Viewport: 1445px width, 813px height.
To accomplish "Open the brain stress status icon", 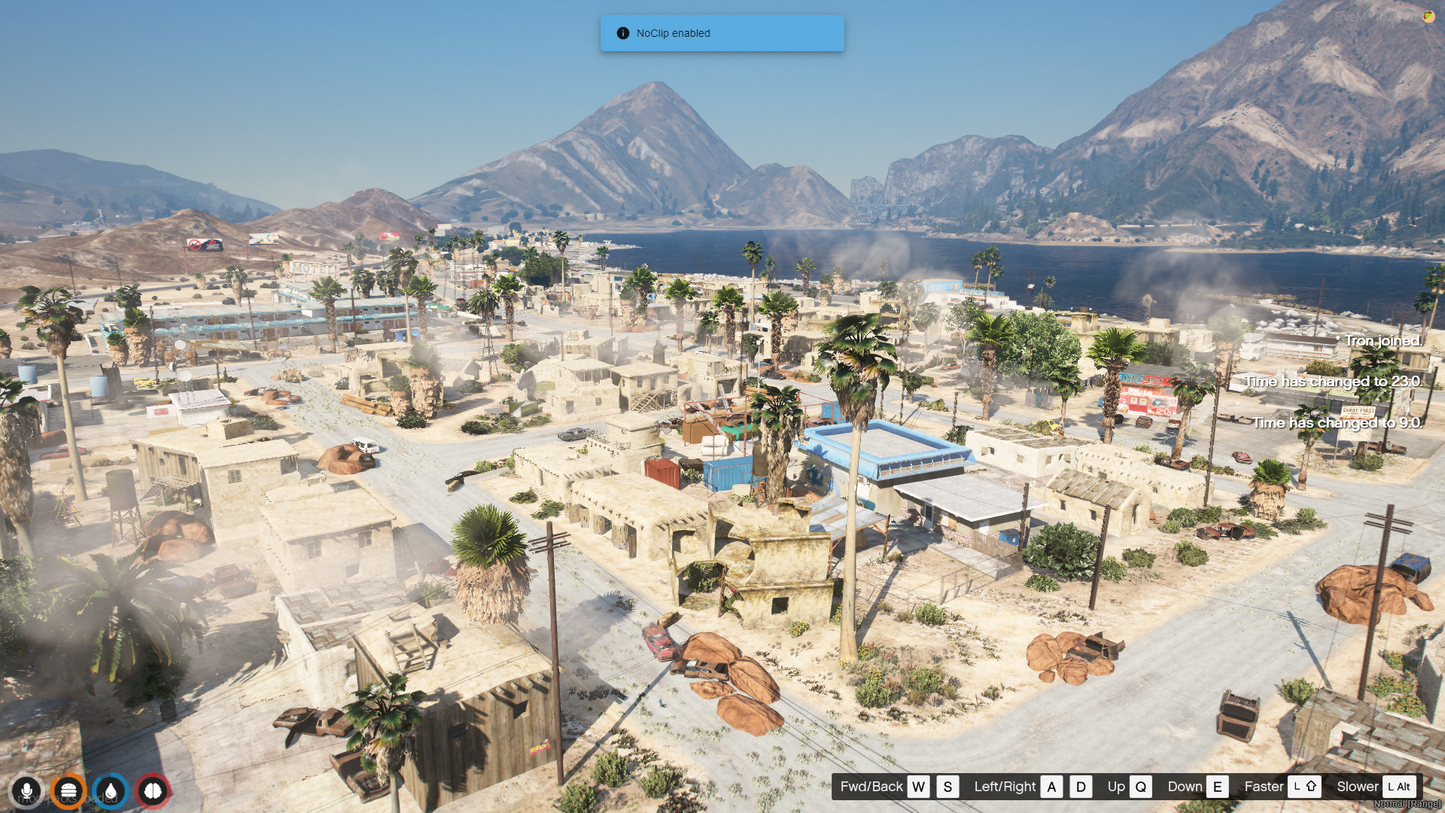I will [153, 791].
